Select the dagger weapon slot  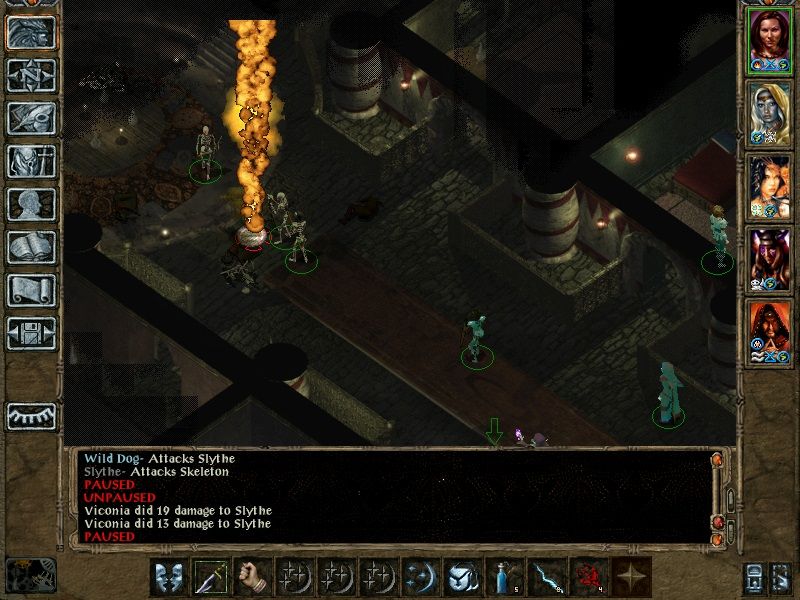pos(210,577)
